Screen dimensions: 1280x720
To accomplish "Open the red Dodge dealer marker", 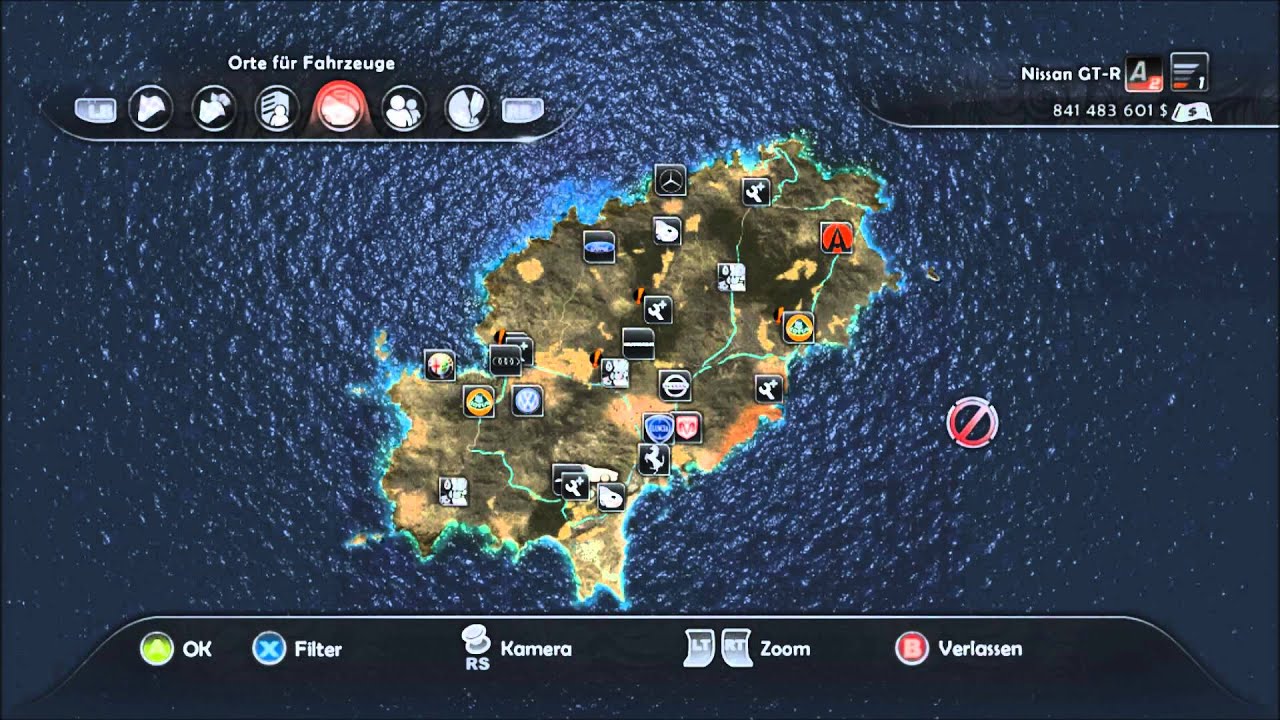I will (686, 428).
